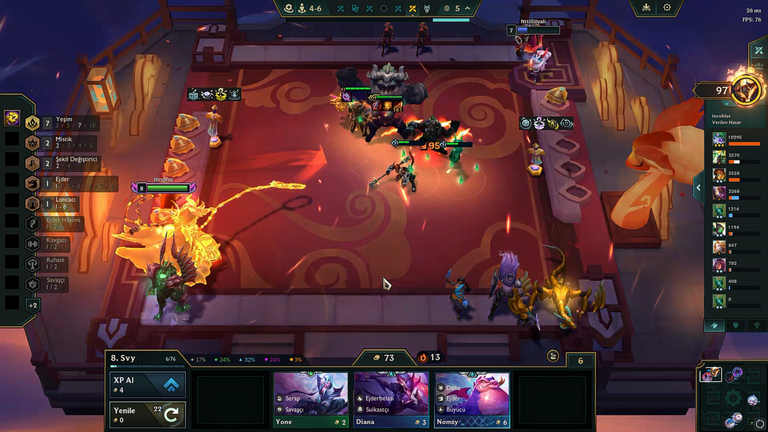Purchase the Diana champion card

tap(391, 399)
